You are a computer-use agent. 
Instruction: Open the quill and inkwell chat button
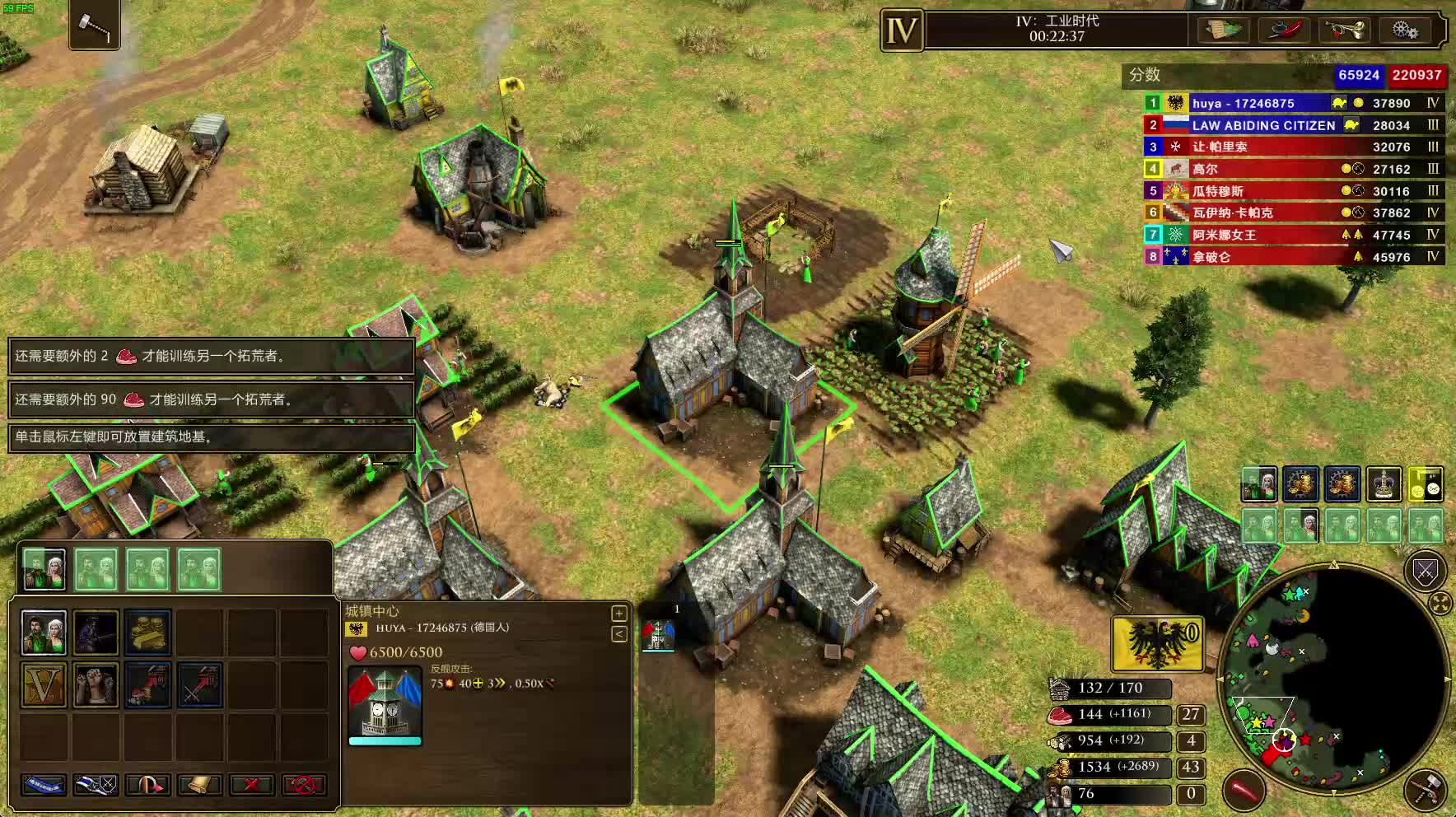tap(1283, 30)
